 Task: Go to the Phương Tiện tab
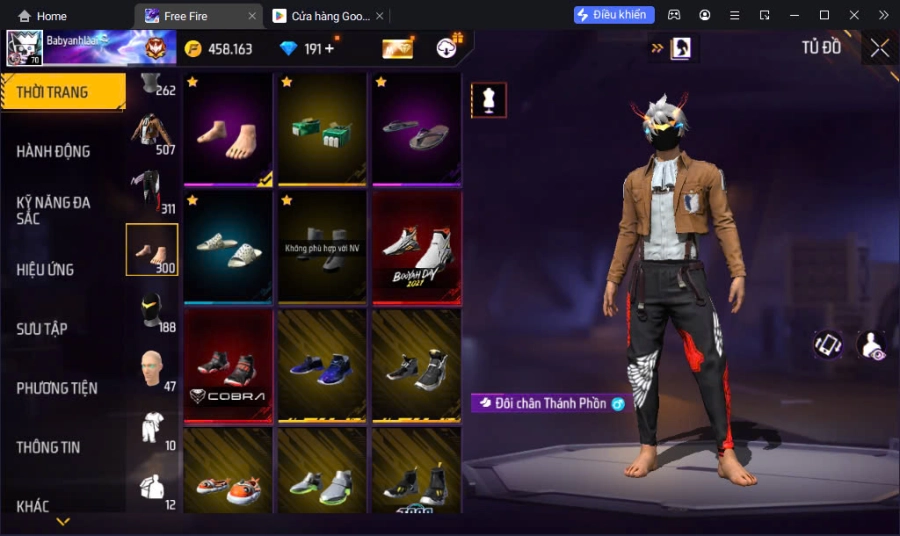57,388
